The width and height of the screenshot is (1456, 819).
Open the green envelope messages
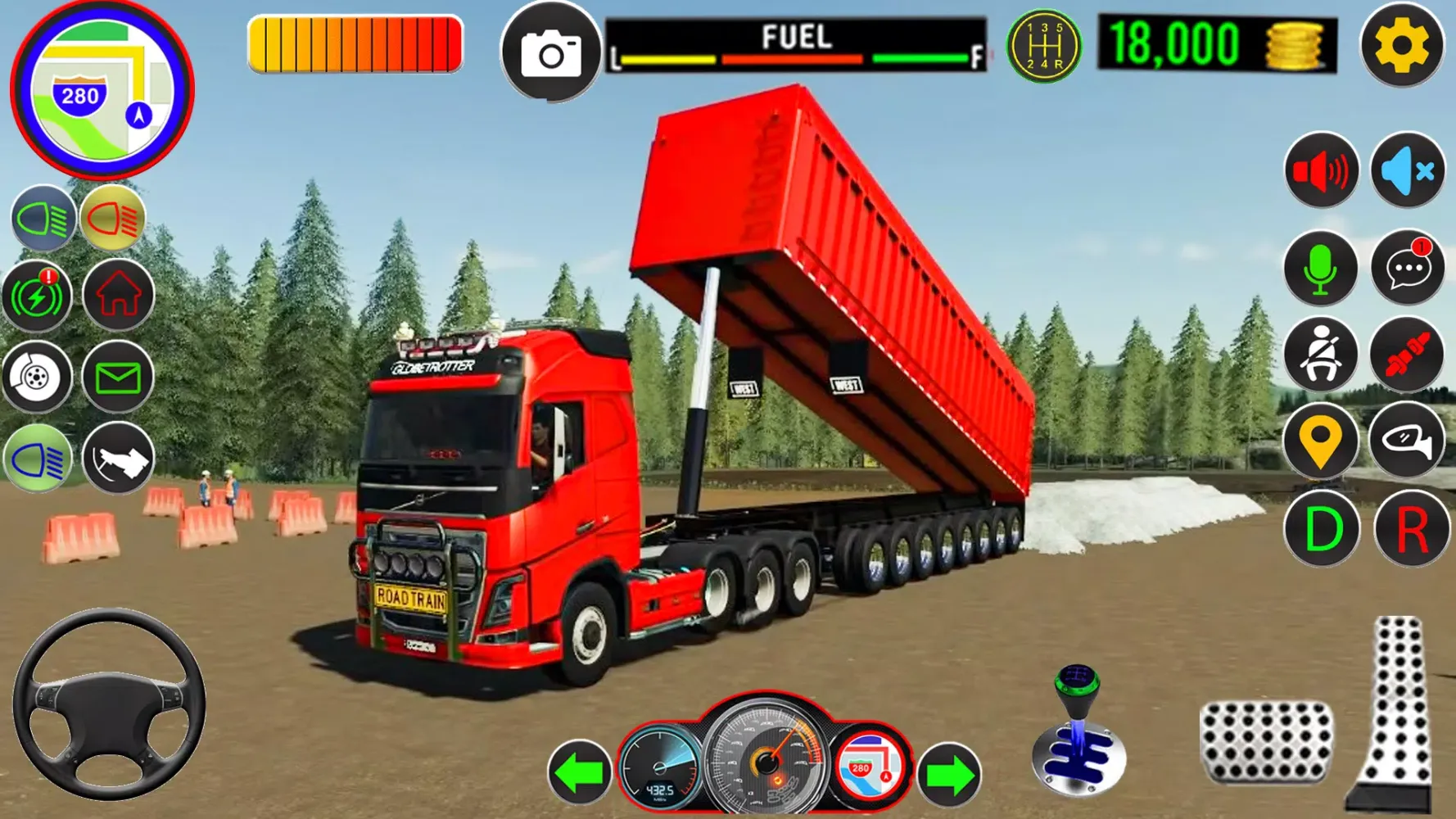(118, 378)
